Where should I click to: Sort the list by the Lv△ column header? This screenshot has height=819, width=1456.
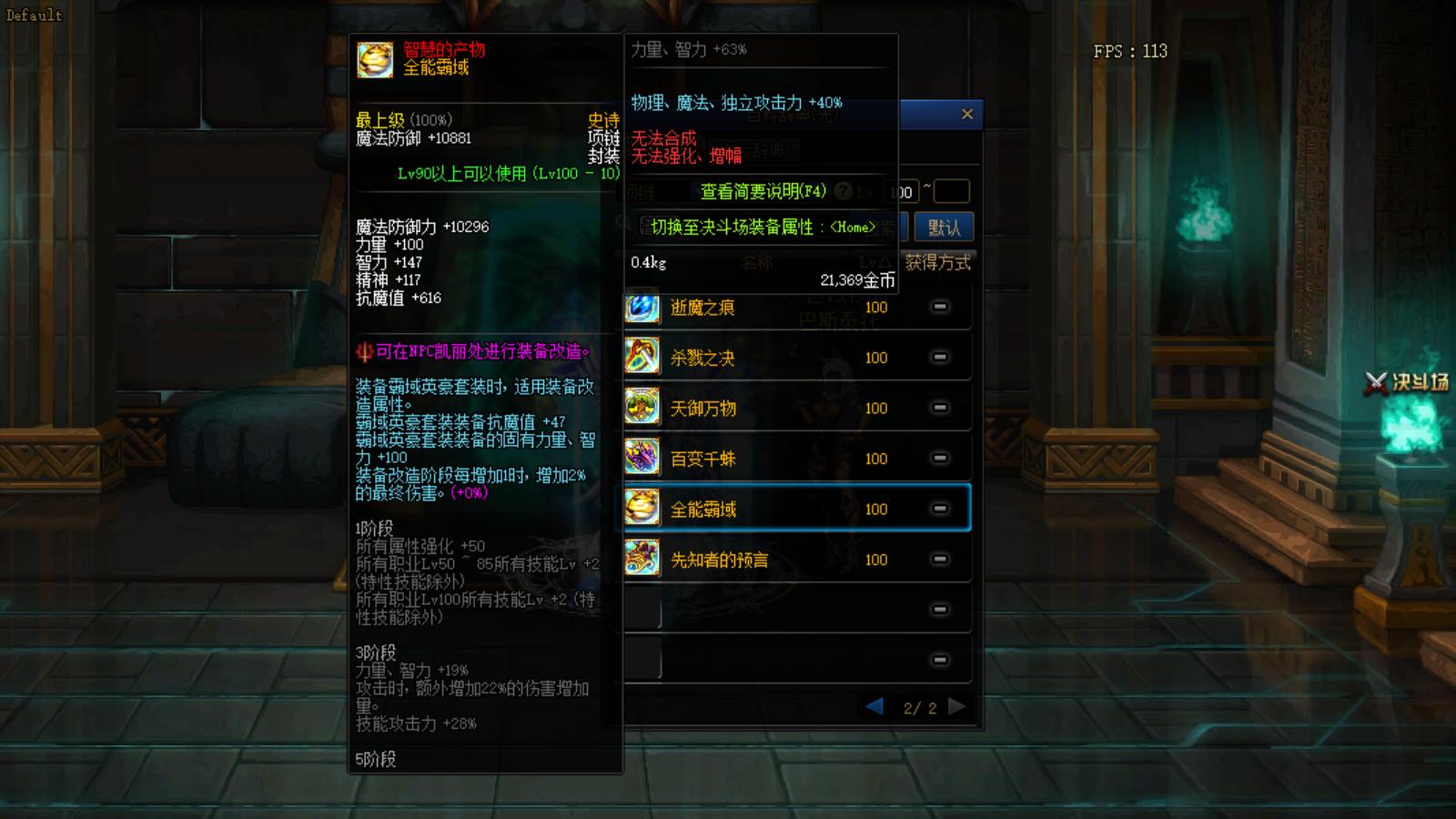point(875,263)
